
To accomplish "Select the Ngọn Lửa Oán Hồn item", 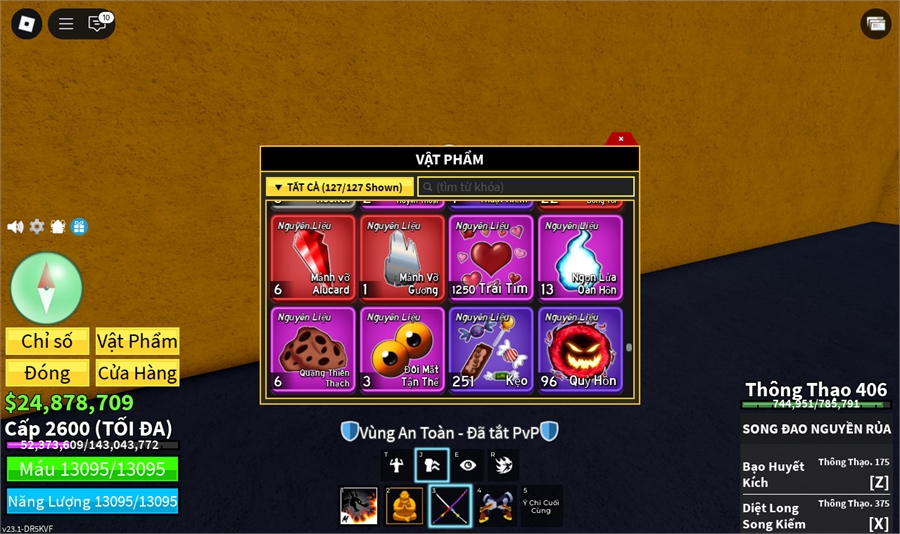I will point(580,258).
